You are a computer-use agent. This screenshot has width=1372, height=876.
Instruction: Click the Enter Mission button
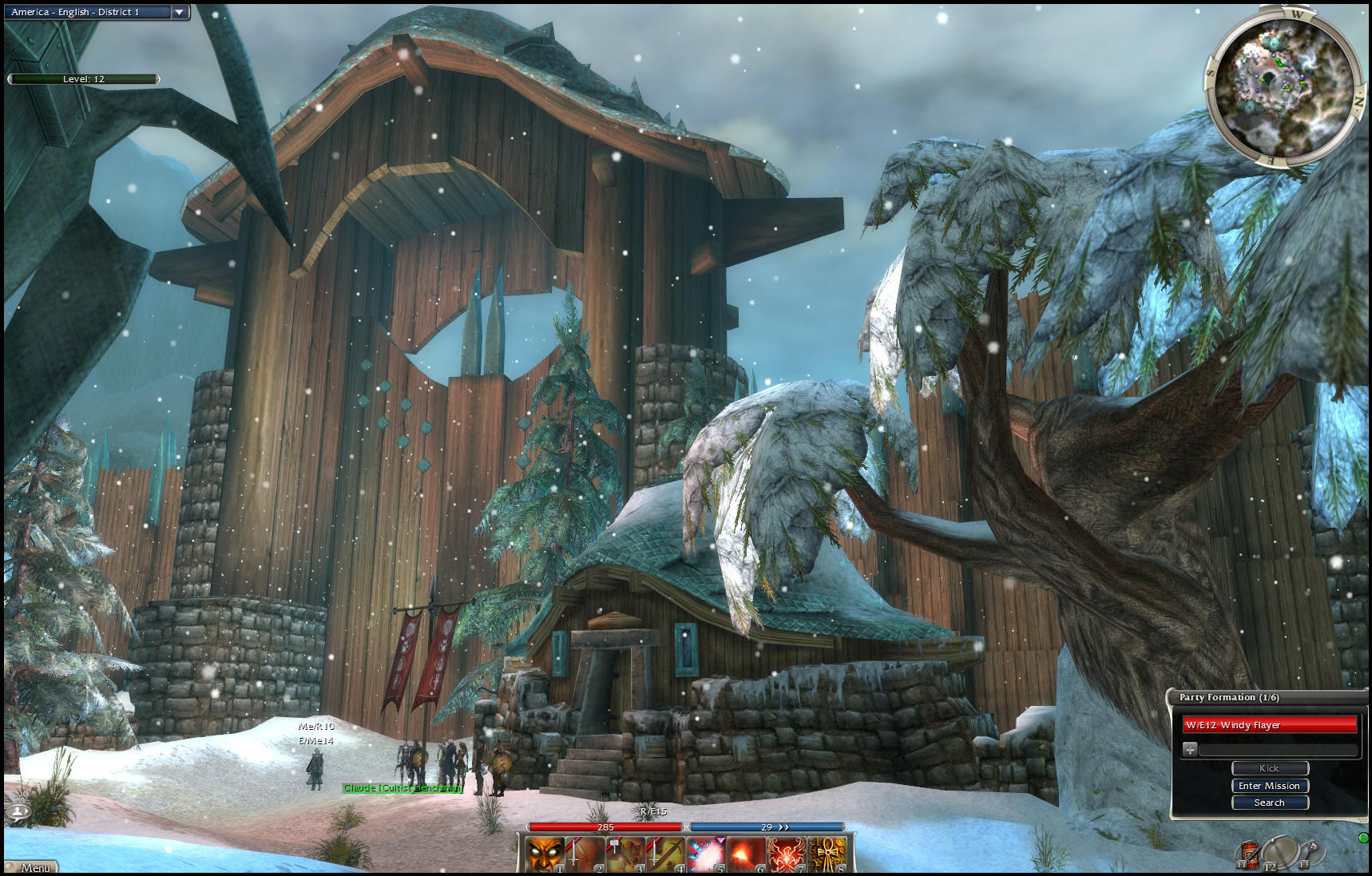[1269, 786]
